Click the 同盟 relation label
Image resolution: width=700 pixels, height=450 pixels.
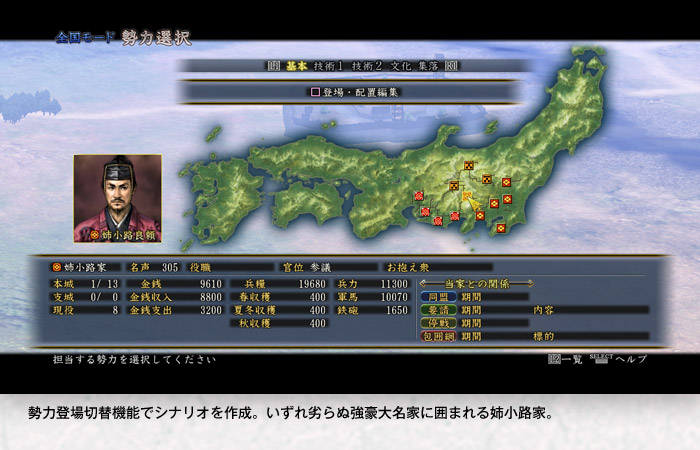(439, 297)
